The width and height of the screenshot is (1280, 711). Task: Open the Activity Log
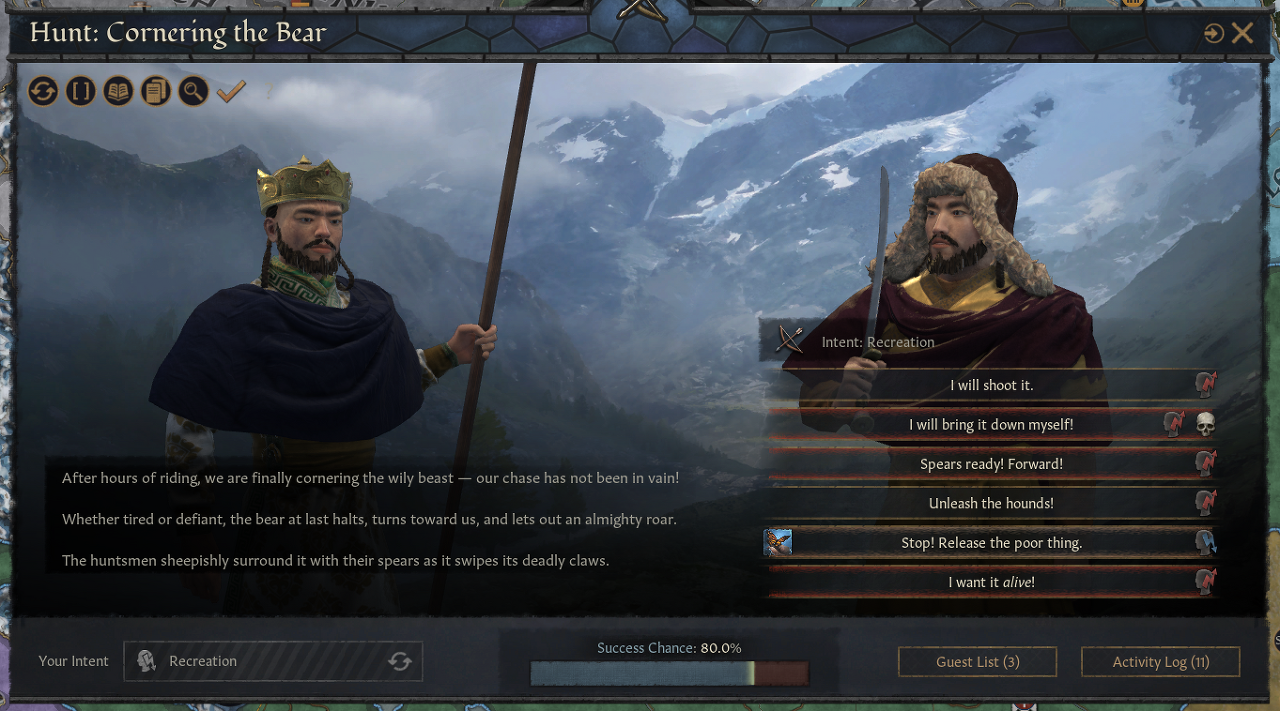1160,662
